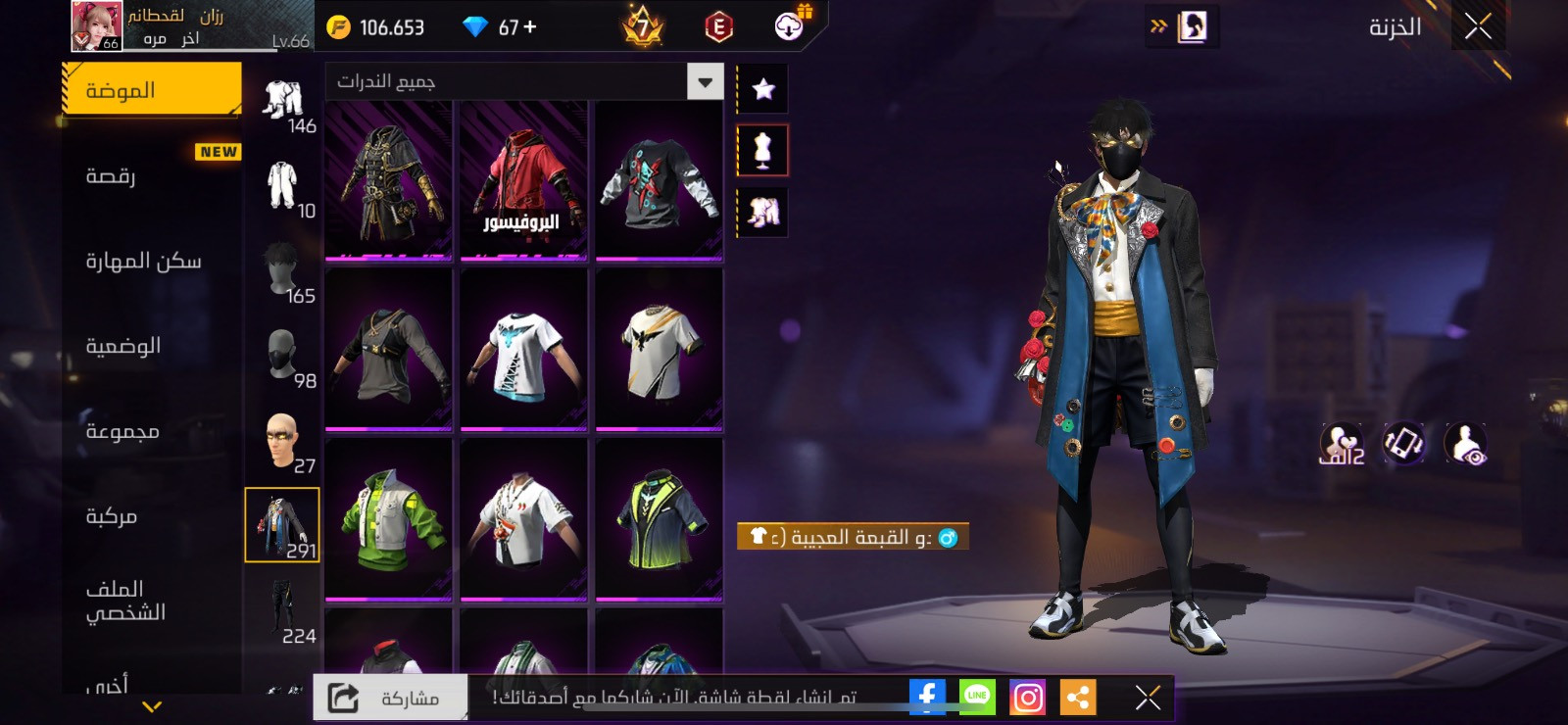This screenshot has width=1568, height=725.
Task: Switch to the الموضة fashion tab
Action: click(x=151, y=90)
